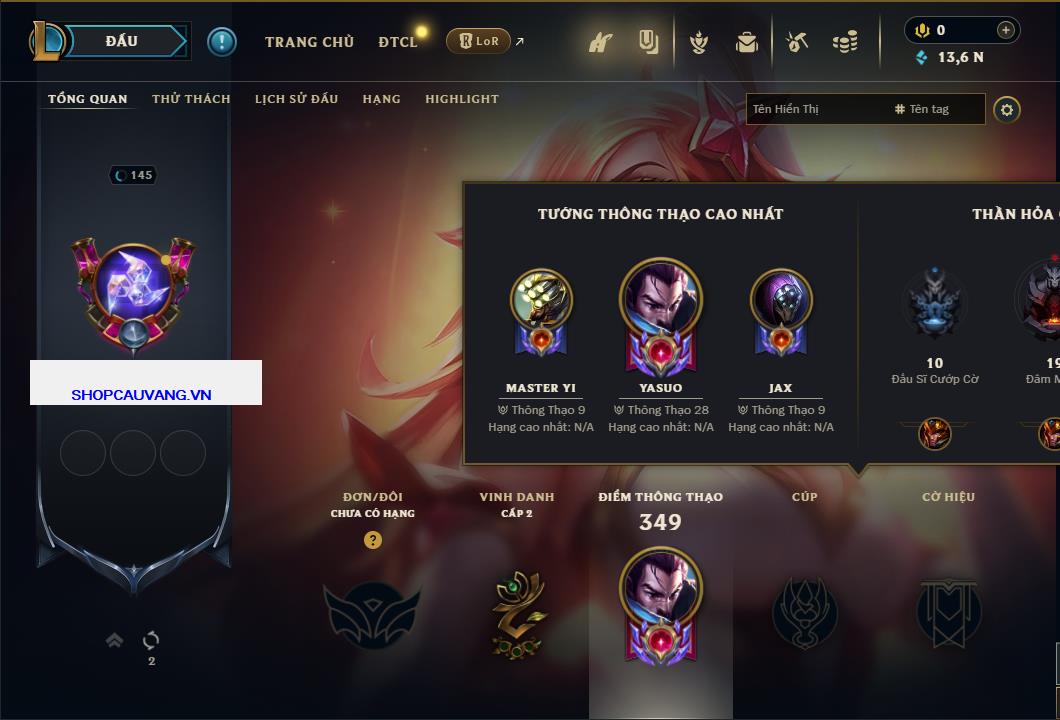
Task: Open the hammer crafting icon
Action: [796, 42]
